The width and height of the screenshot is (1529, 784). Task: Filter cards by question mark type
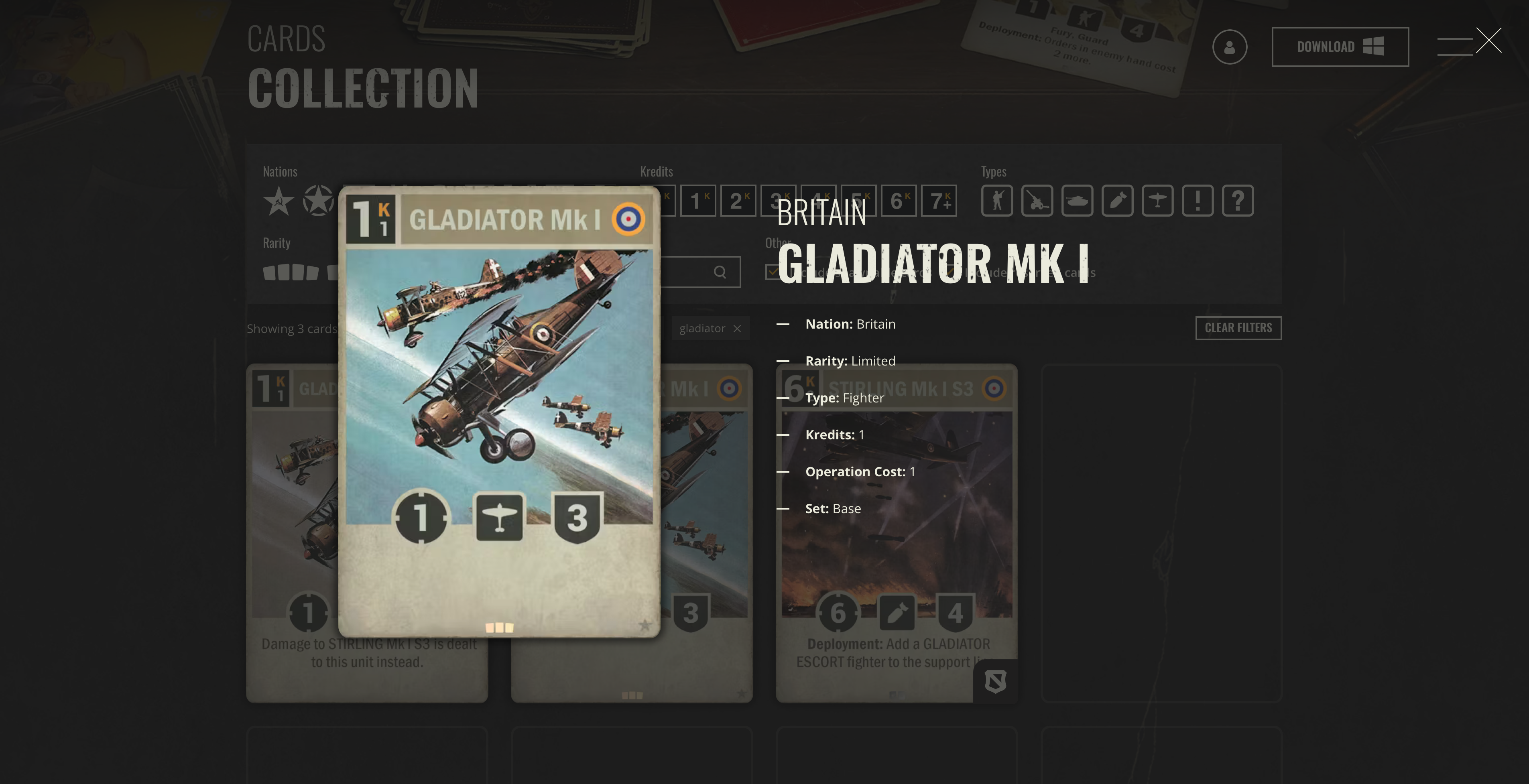tap(1238, 201)
